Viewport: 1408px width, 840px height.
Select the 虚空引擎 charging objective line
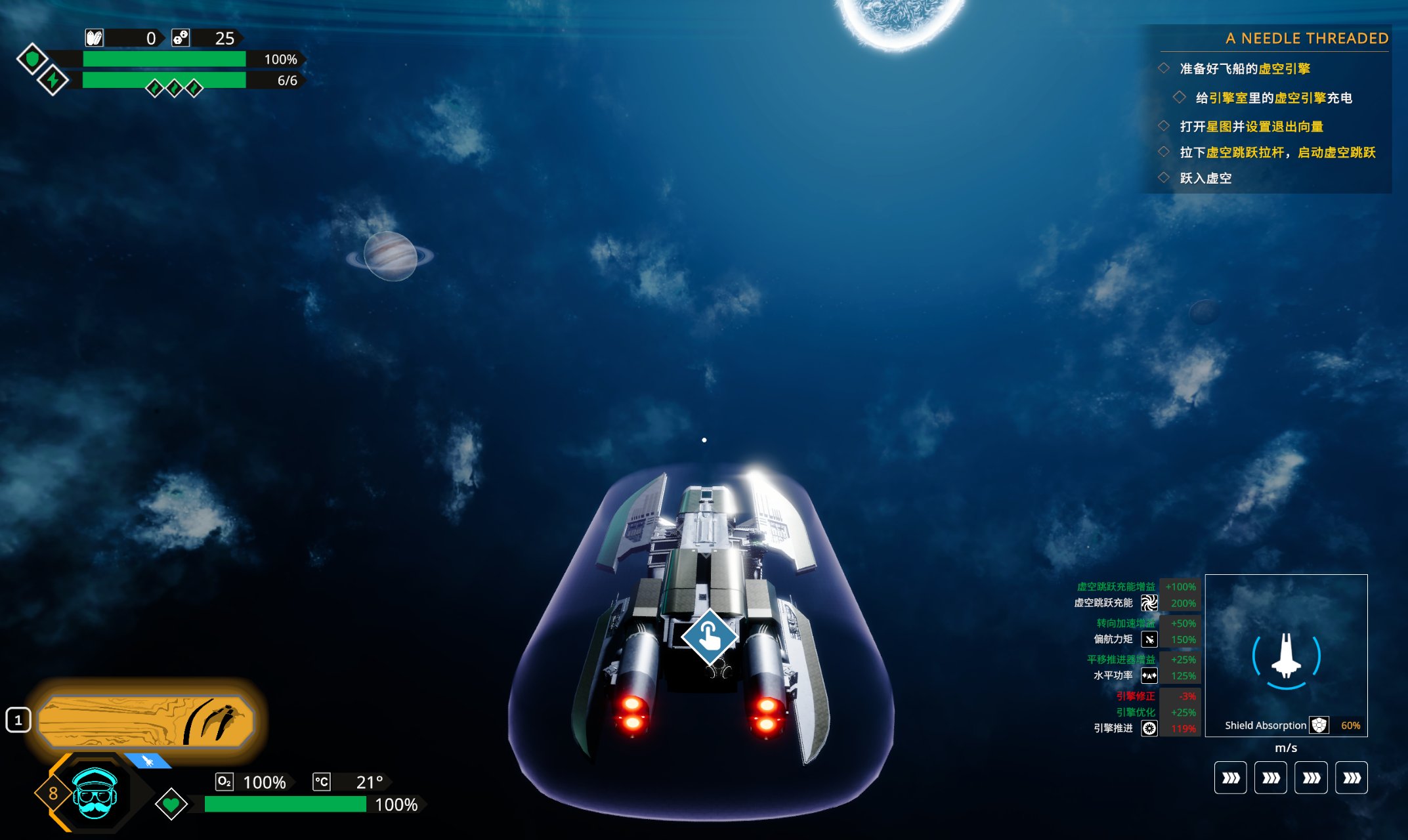tap(1273, 98)
